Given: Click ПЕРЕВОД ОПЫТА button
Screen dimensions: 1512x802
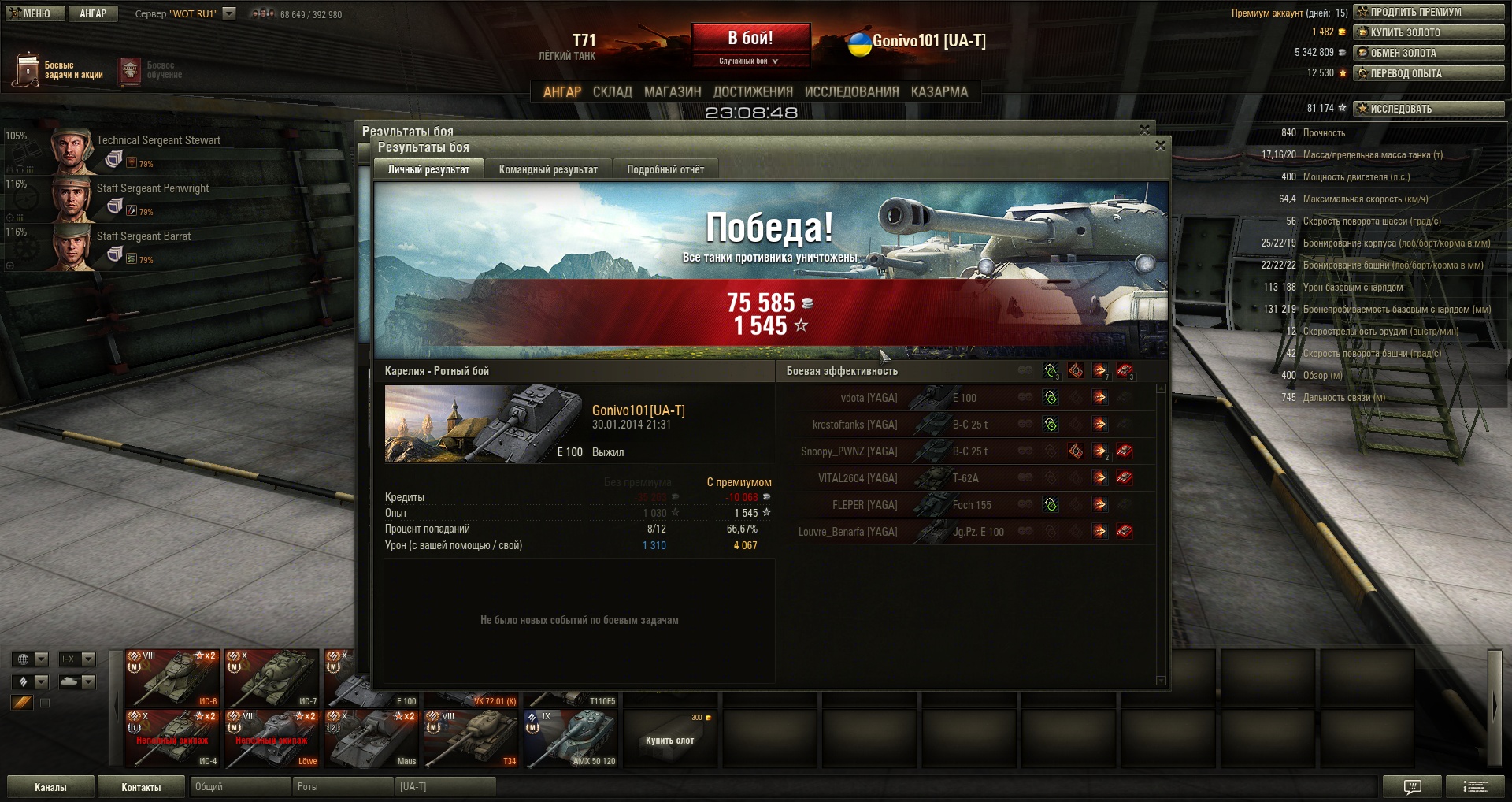Looking at the screenshot, I should point(1429,73).
